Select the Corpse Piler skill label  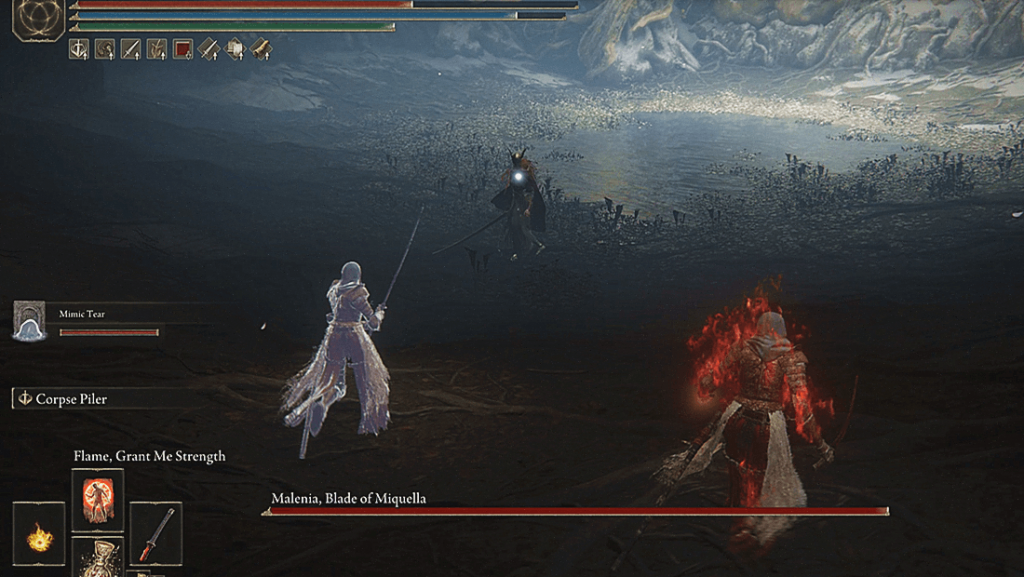pos(71,399)
